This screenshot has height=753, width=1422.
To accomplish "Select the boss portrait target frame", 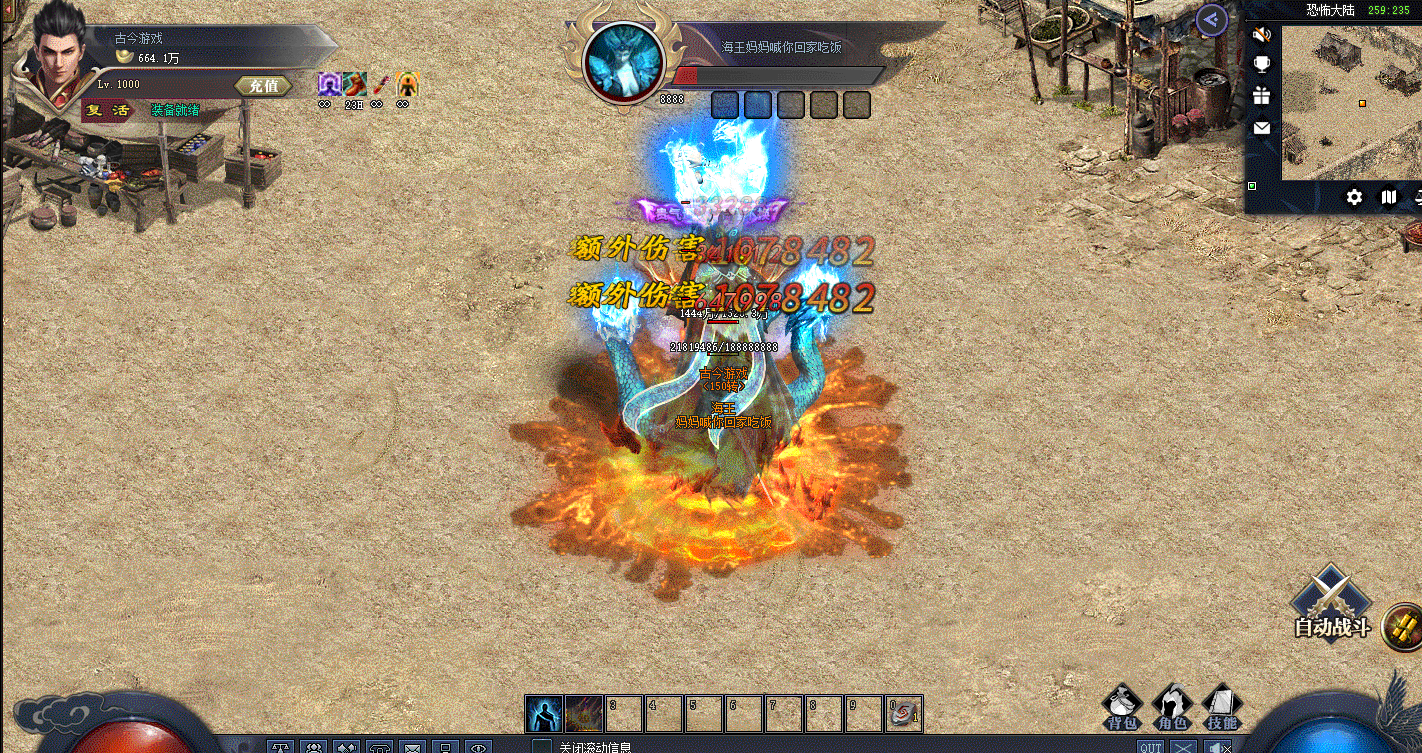I will (624, 63).
